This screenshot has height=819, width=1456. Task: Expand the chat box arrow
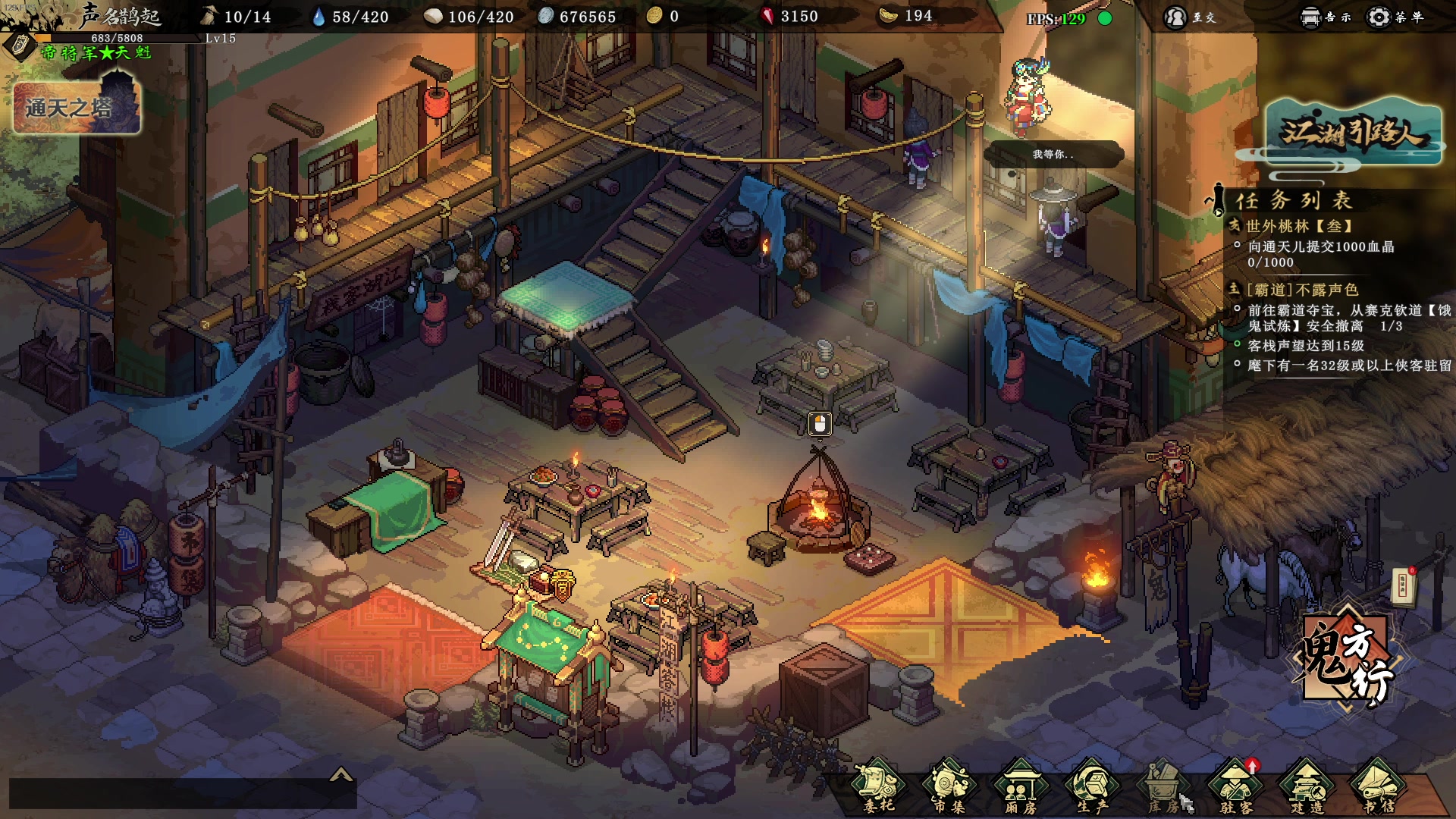[341, 774]
